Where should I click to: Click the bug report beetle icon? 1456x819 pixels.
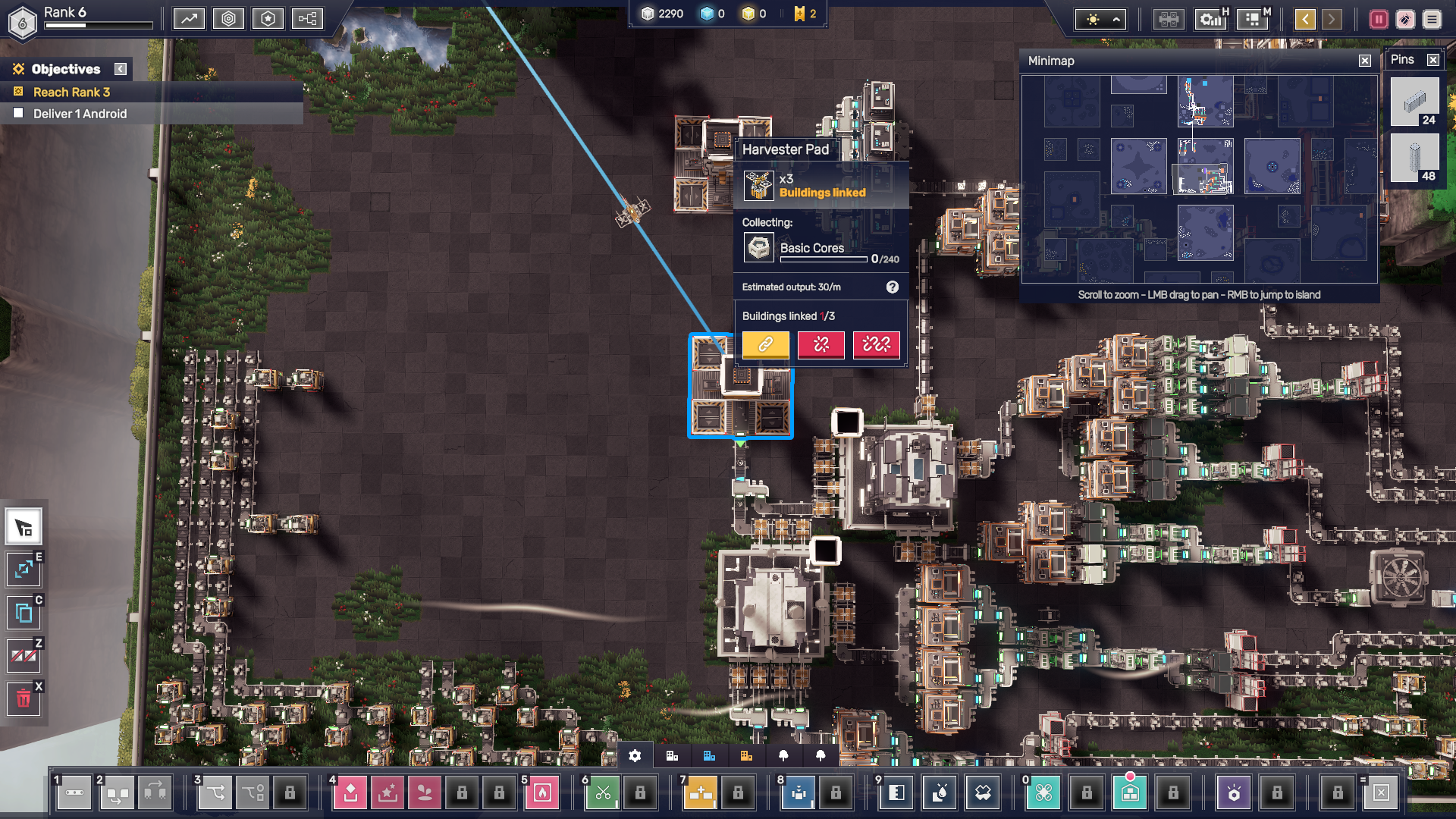click(1405, 19)
